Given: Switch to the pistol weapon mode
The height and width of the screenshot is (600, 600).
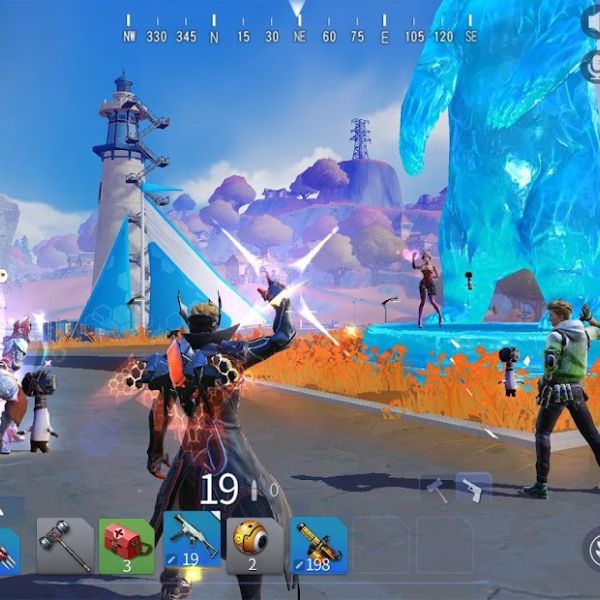Looking at the screenshot, I should click(x=472, y=489).
